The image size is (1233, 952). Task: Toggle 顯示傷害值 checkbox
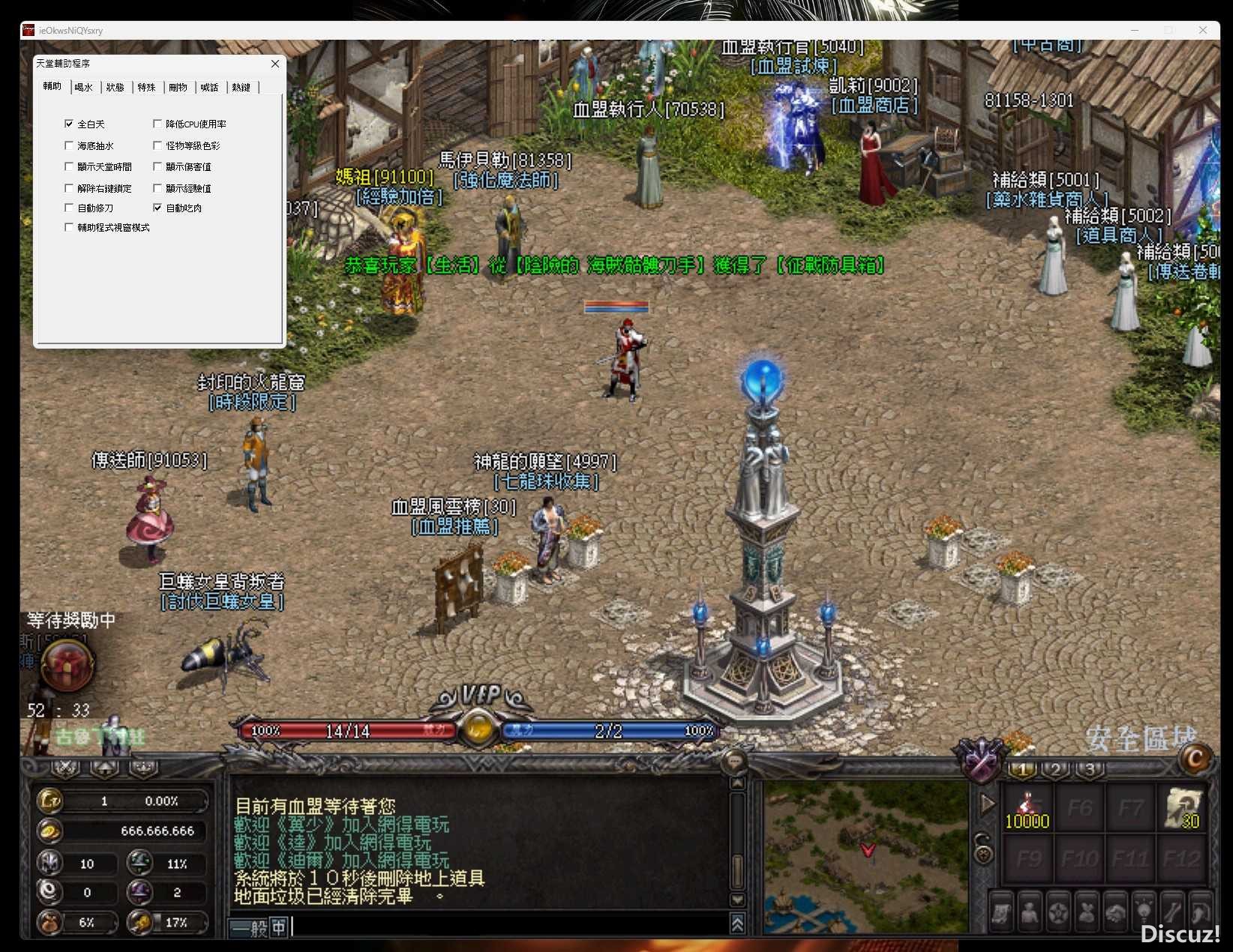[157, 166]
